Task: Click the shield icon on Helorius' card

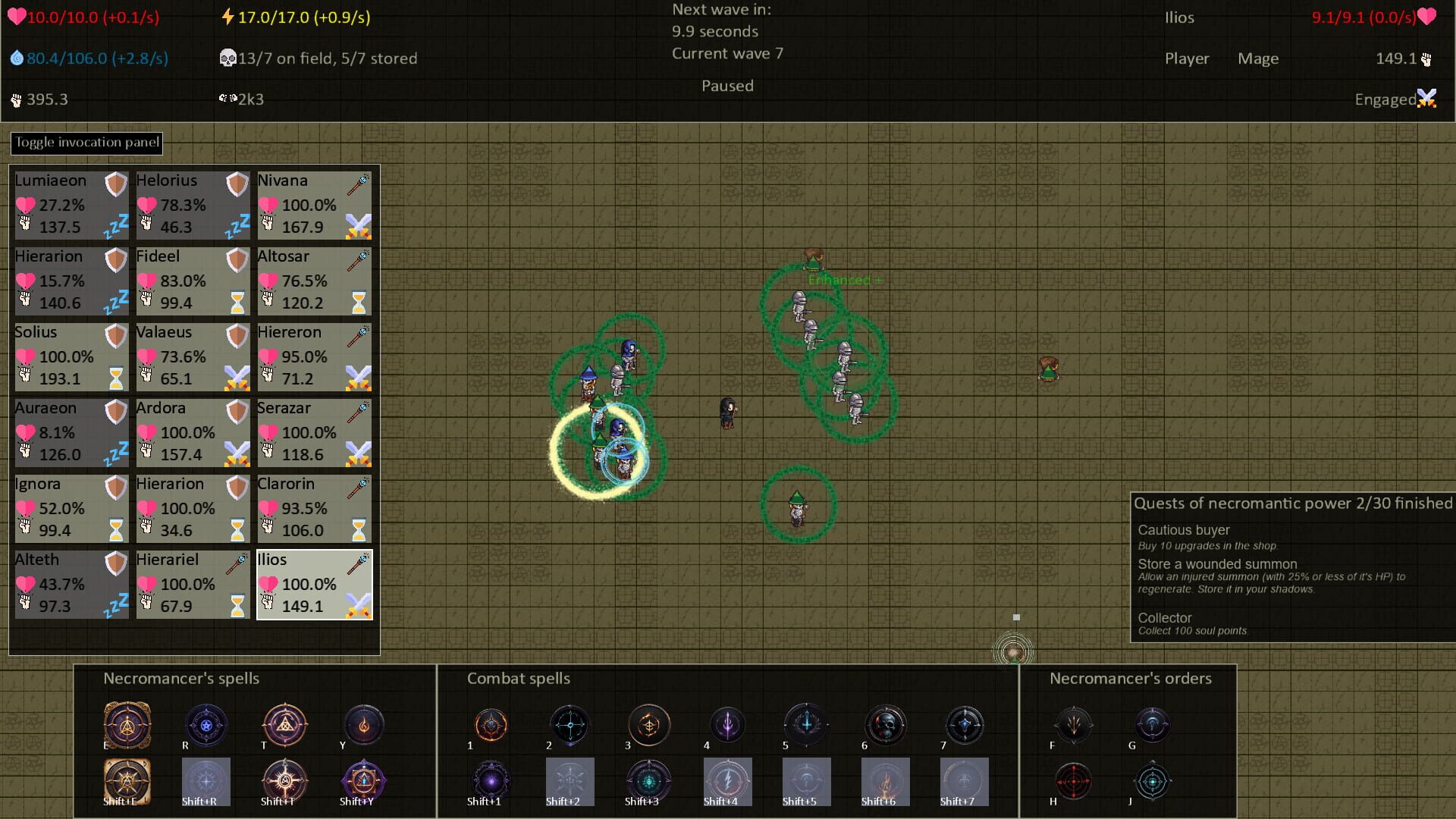Action: [x=236, y=184]
